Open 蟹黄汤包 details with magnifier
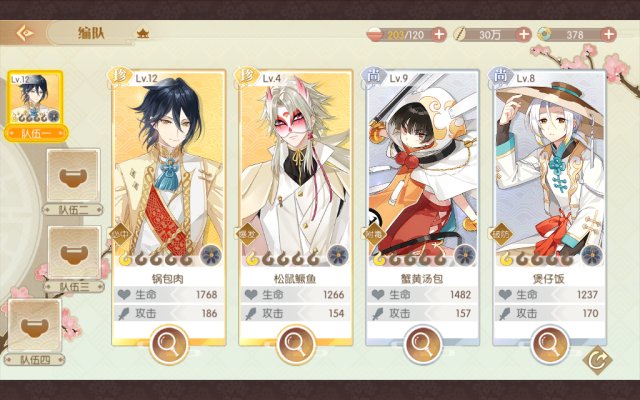 pyautogui.click(x=422, y=345)
